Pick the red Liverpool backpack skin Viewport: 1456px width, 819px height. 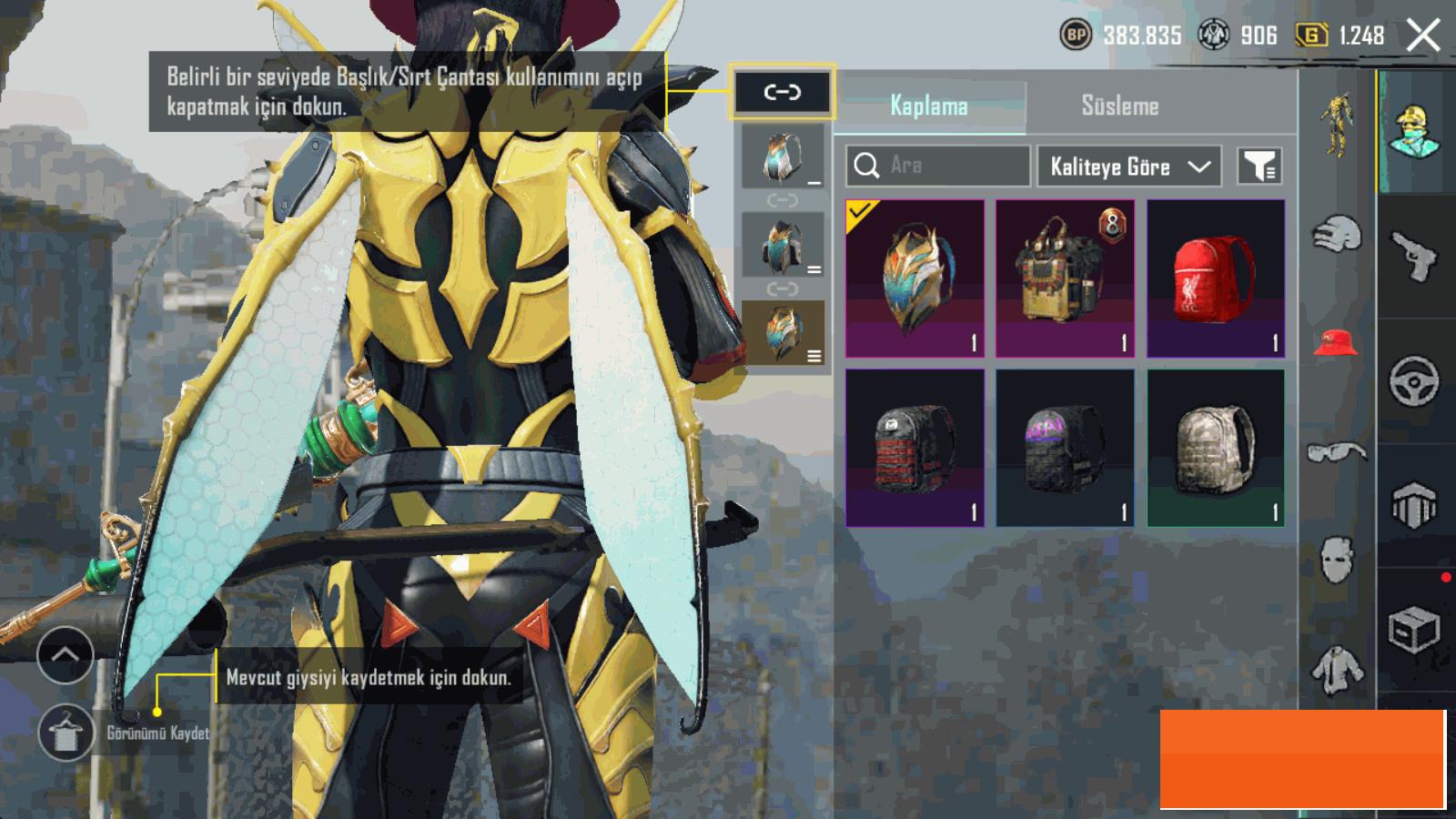point(1216,278)
